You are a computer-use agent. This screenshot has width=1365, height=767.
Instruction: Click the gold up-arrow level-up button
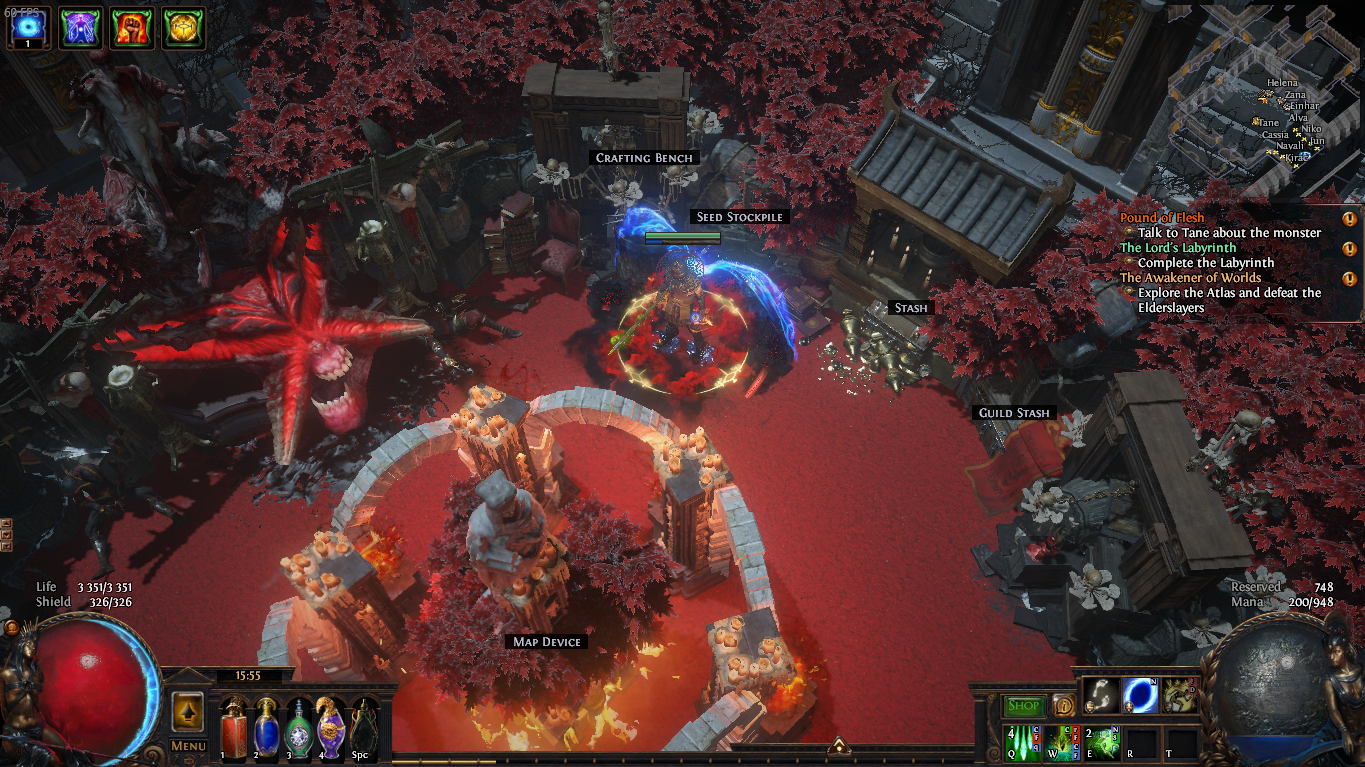pyautogui.click(x=188, y=712)
